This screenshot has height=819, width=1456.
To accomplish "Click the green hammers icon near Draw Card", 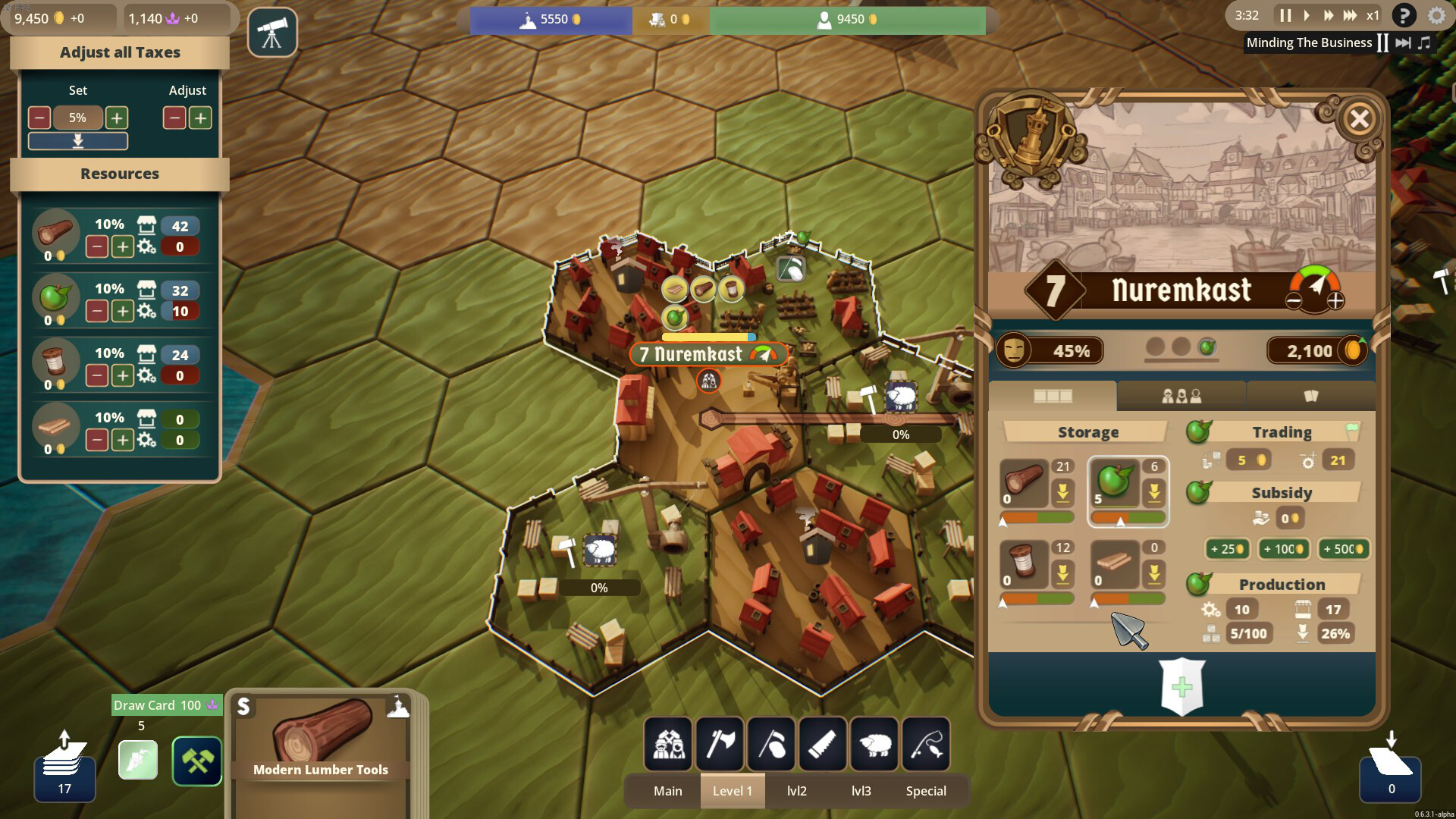I will (197, 761).
